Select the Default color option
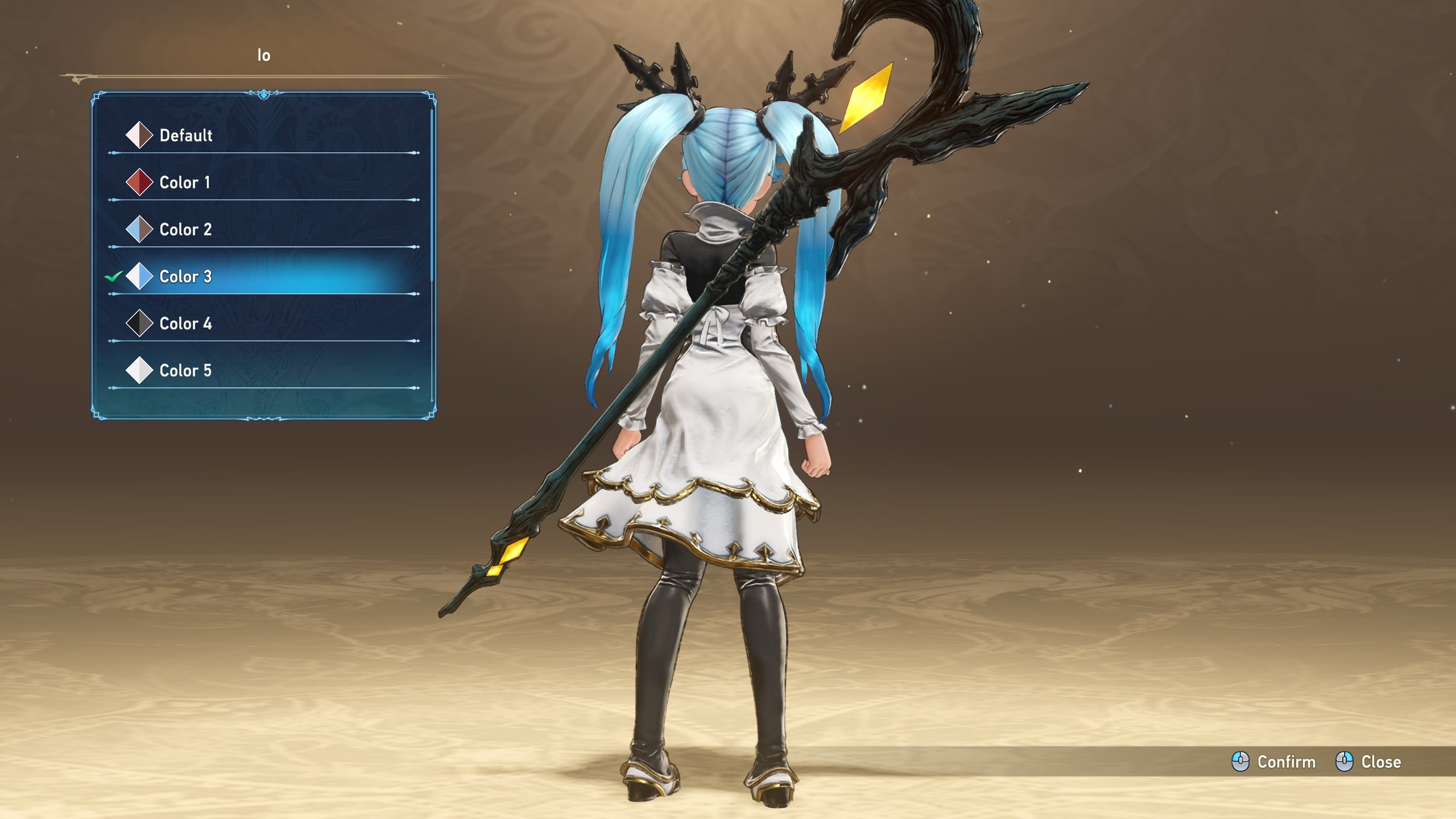 (x=185, y=135)
